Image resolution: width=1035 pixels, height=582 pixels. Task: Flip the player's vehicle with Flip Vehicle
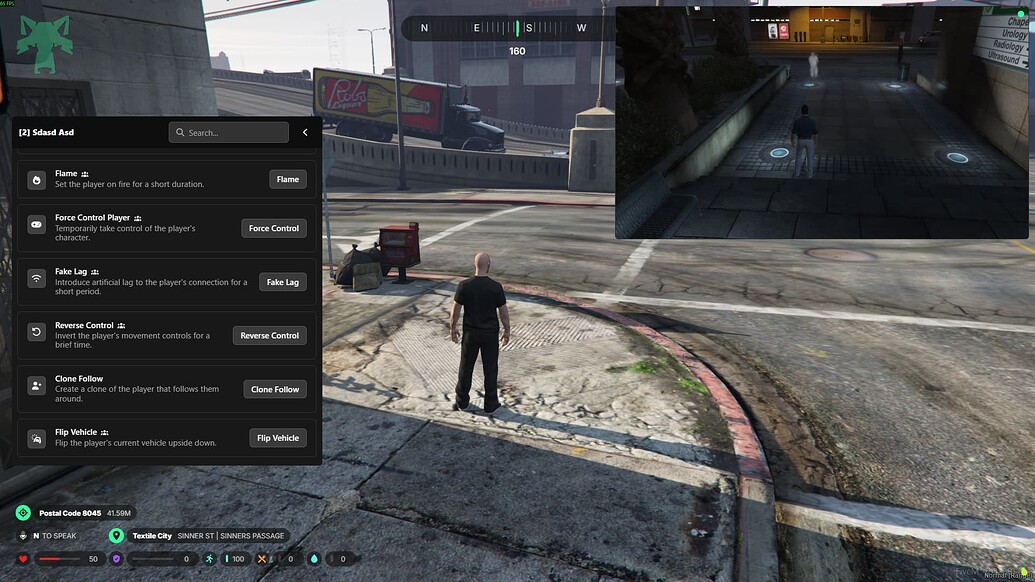(278, 438)
